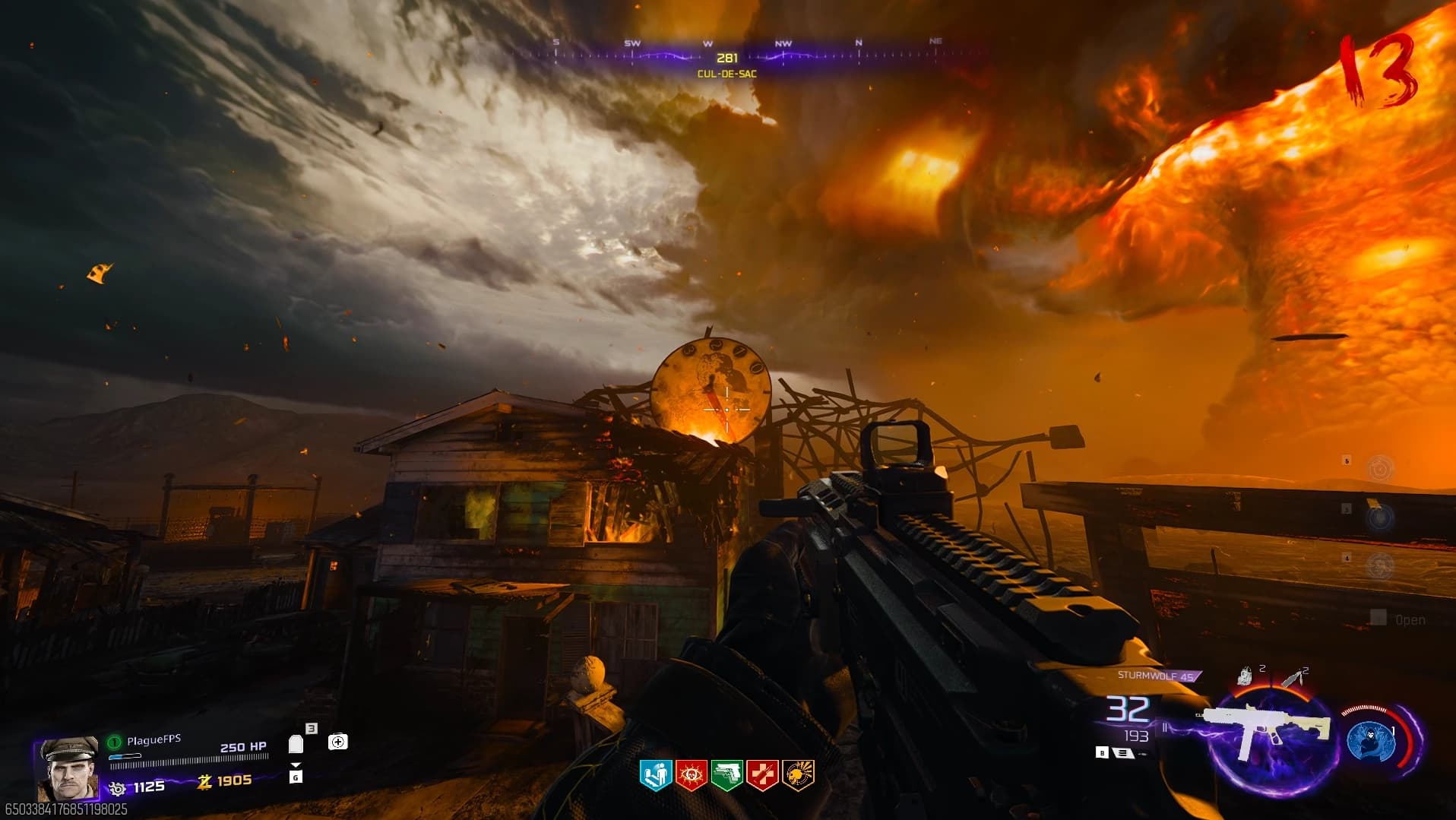Select the blue Quick Revive perk icon
The image size is (1456, 820).
[655, 775]
